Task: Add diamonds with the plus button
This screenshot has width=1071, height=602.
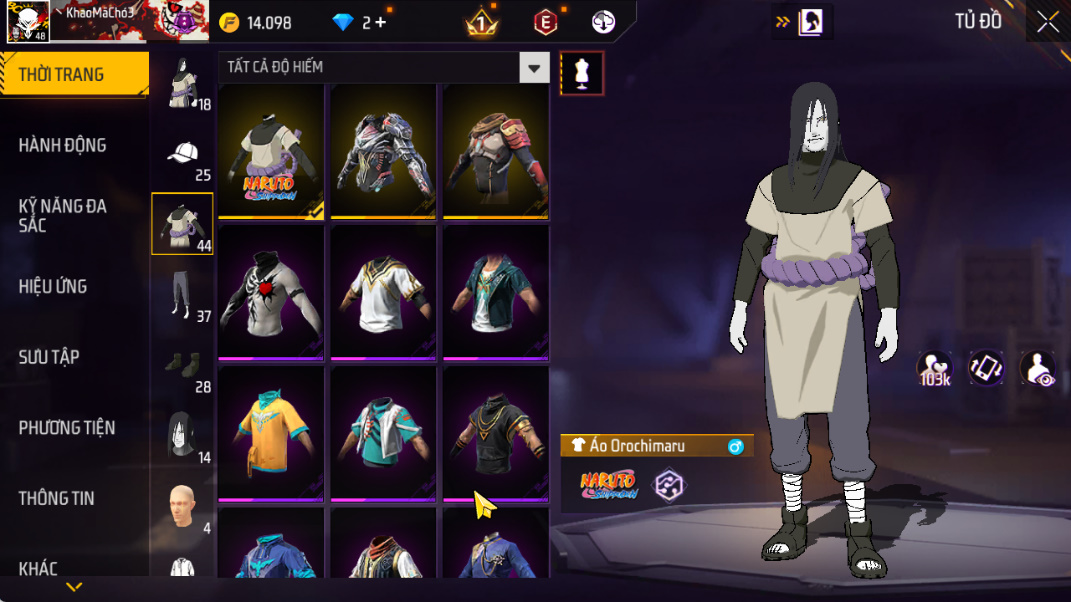Action: [381, 22]
